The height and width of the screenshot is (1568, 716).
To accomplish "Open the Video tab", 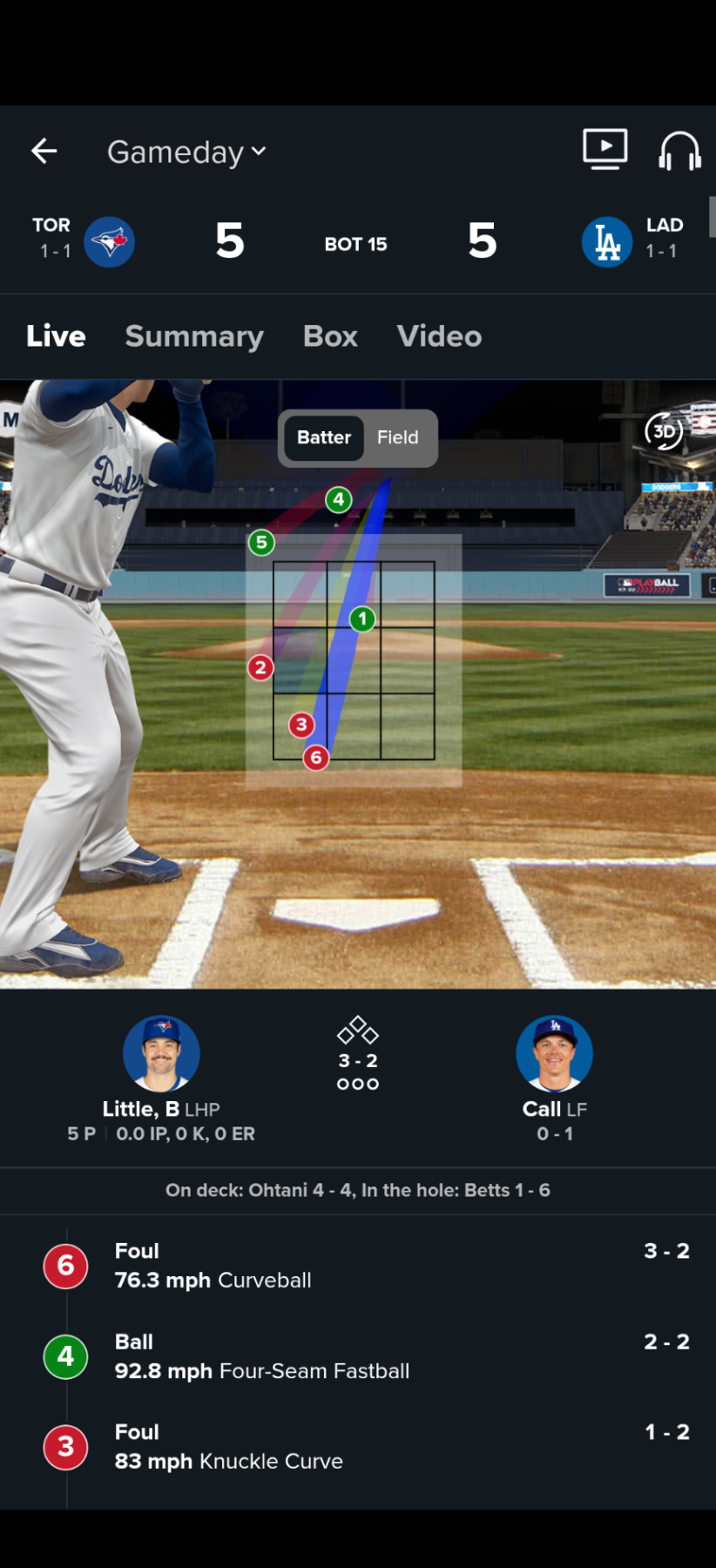I will point(439,336).
